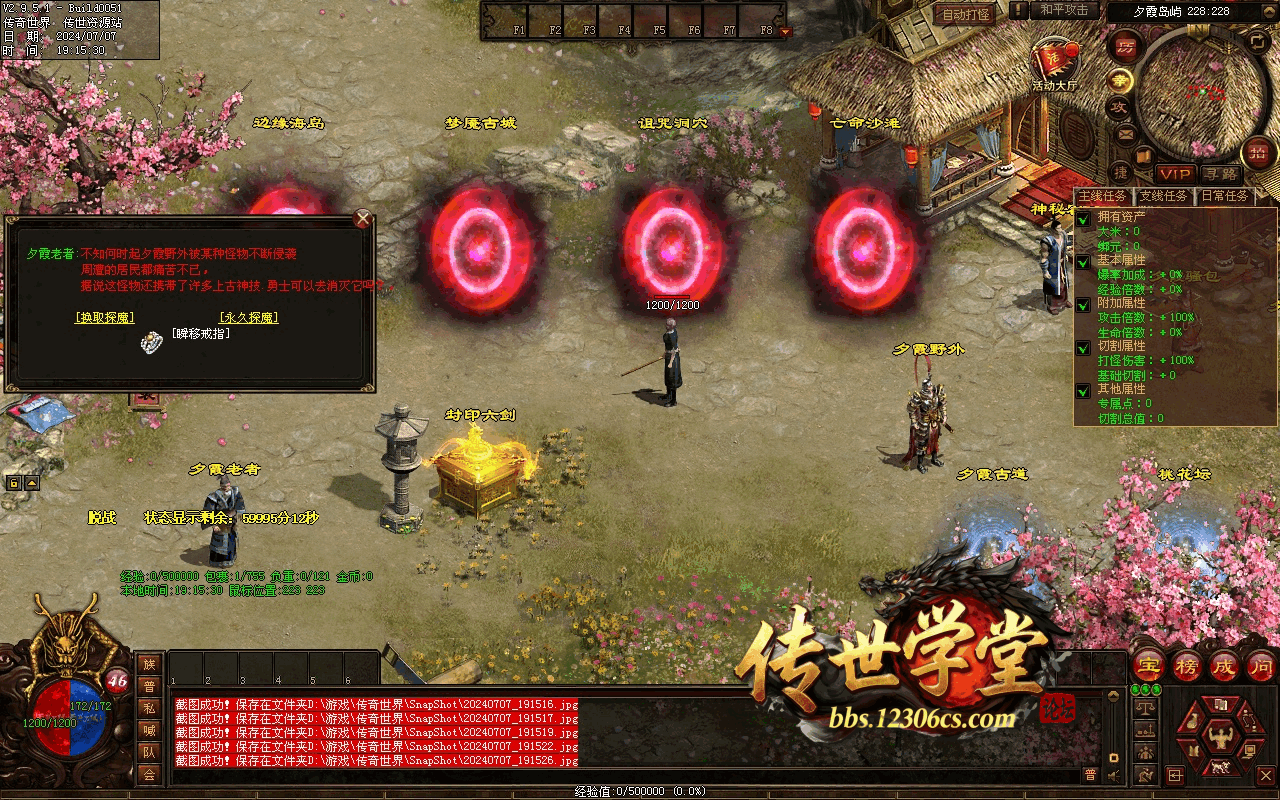Click the mail envelope icon by minimap
The image size is (1280, 800).
tap(1127, 133)
